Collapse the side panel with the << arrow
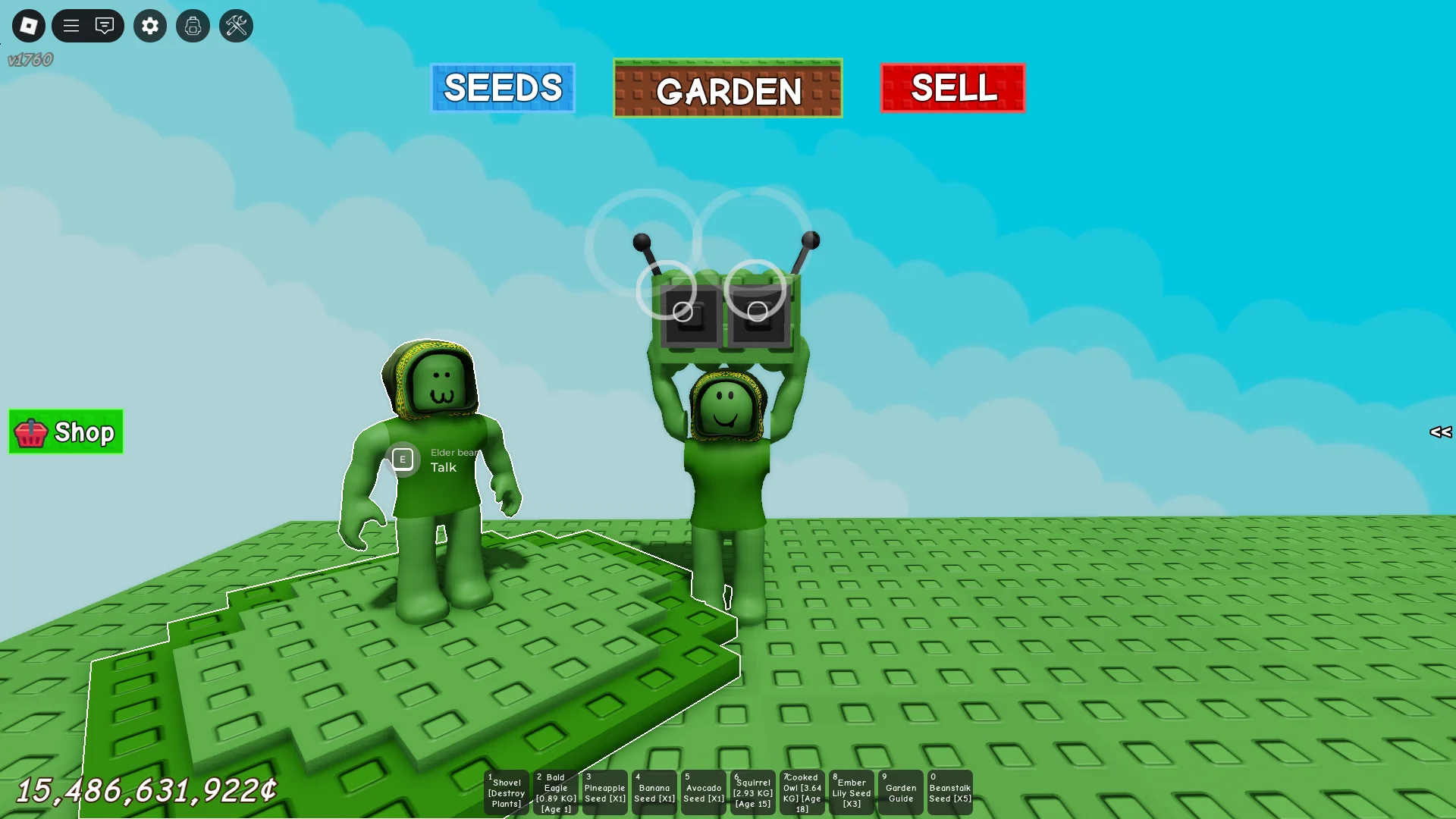 [1440, 432]
